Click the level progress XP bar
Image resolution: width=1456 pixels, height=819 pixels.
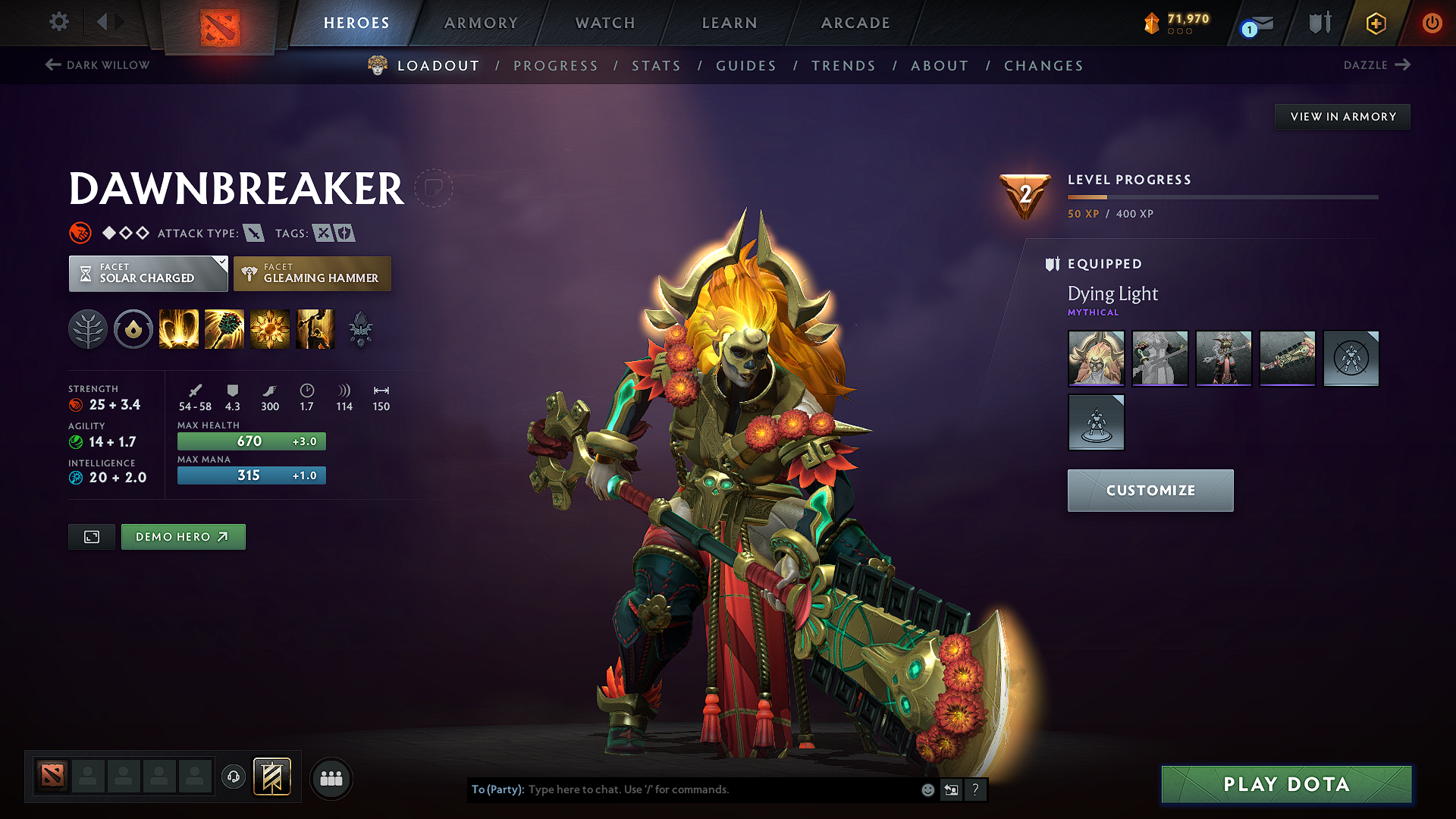click(1222, 198)
